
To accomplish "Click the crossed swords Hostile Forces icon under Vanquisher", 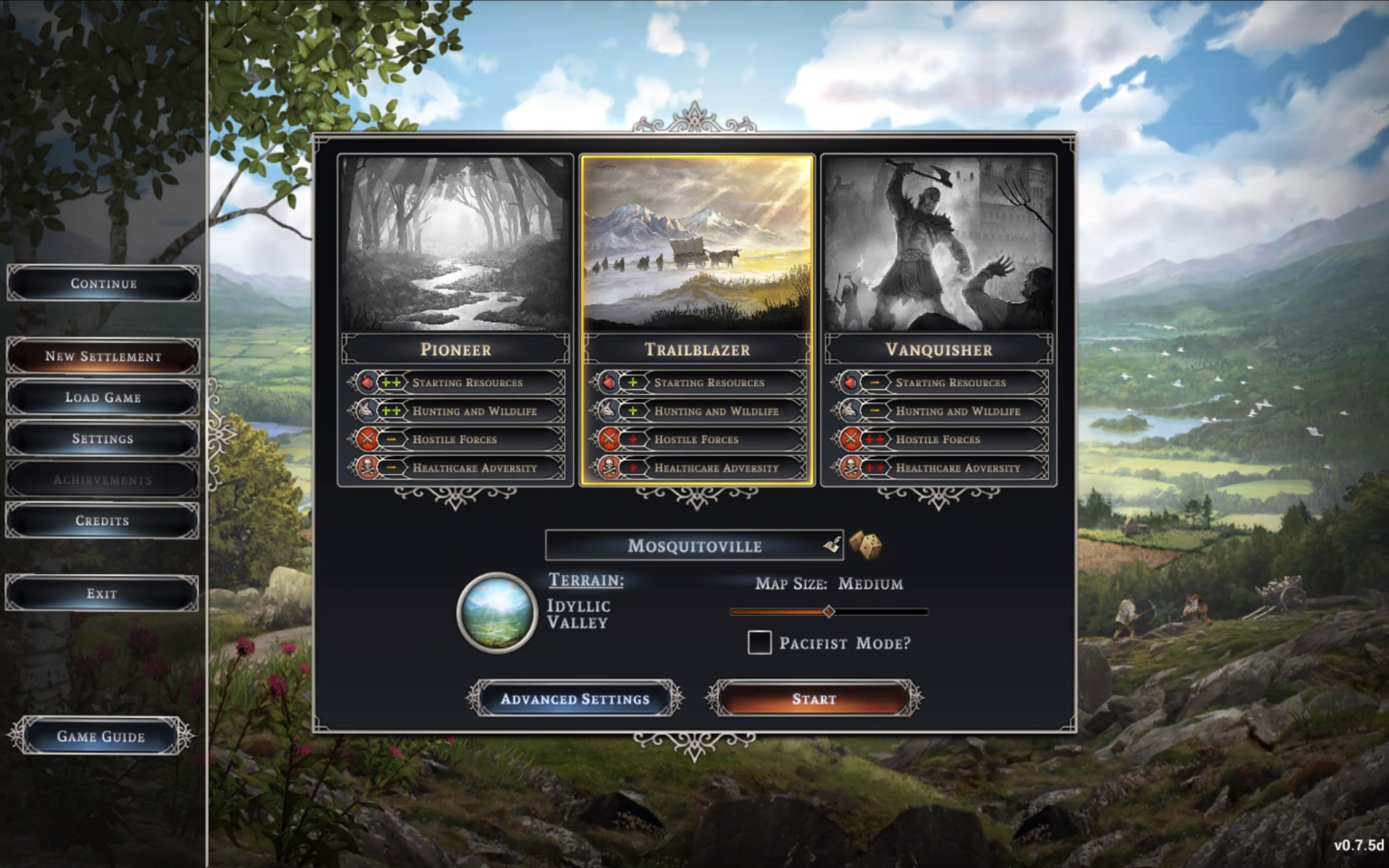I will point(851,439).
